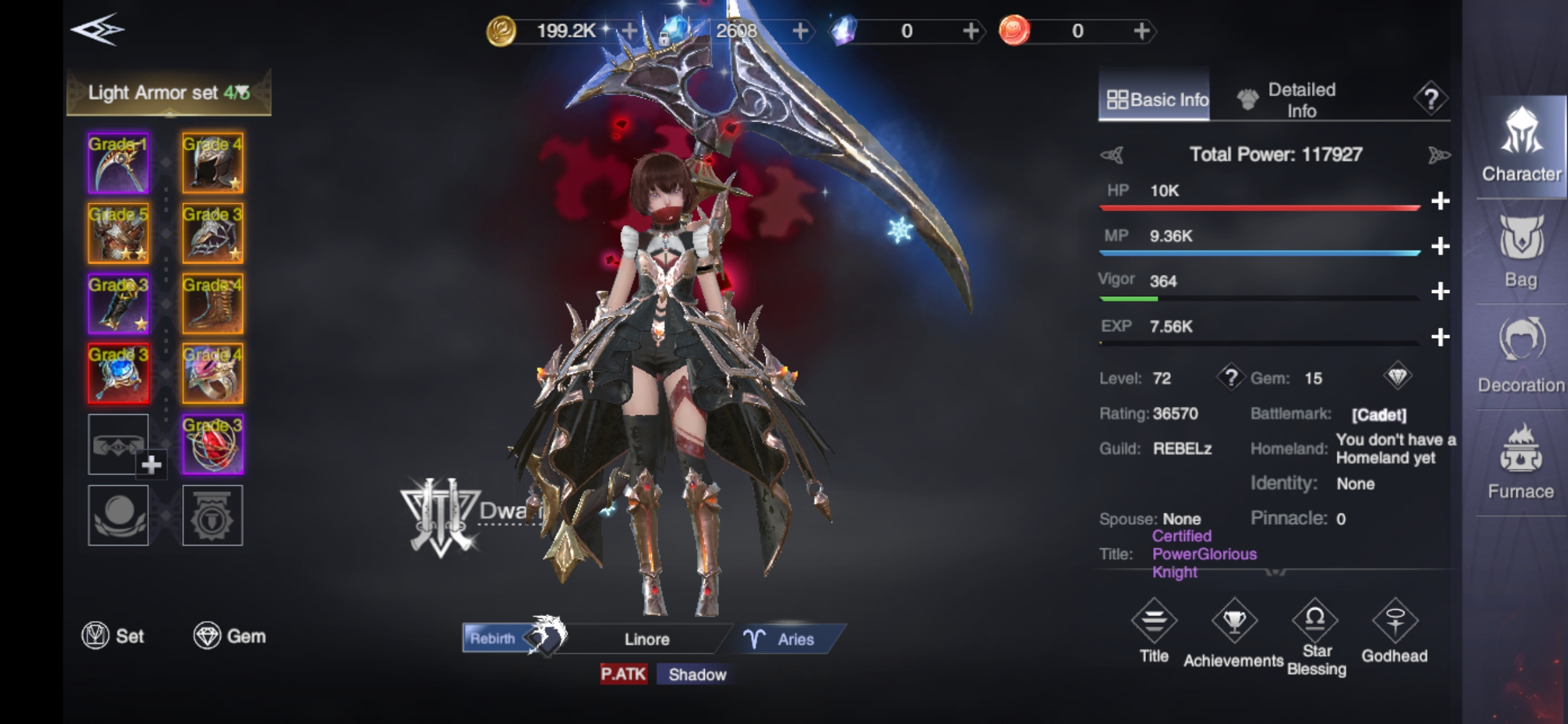Go back using the arrow button
Screen dimensions: 1568x724
pyautogui.click(x=98, y=30)
